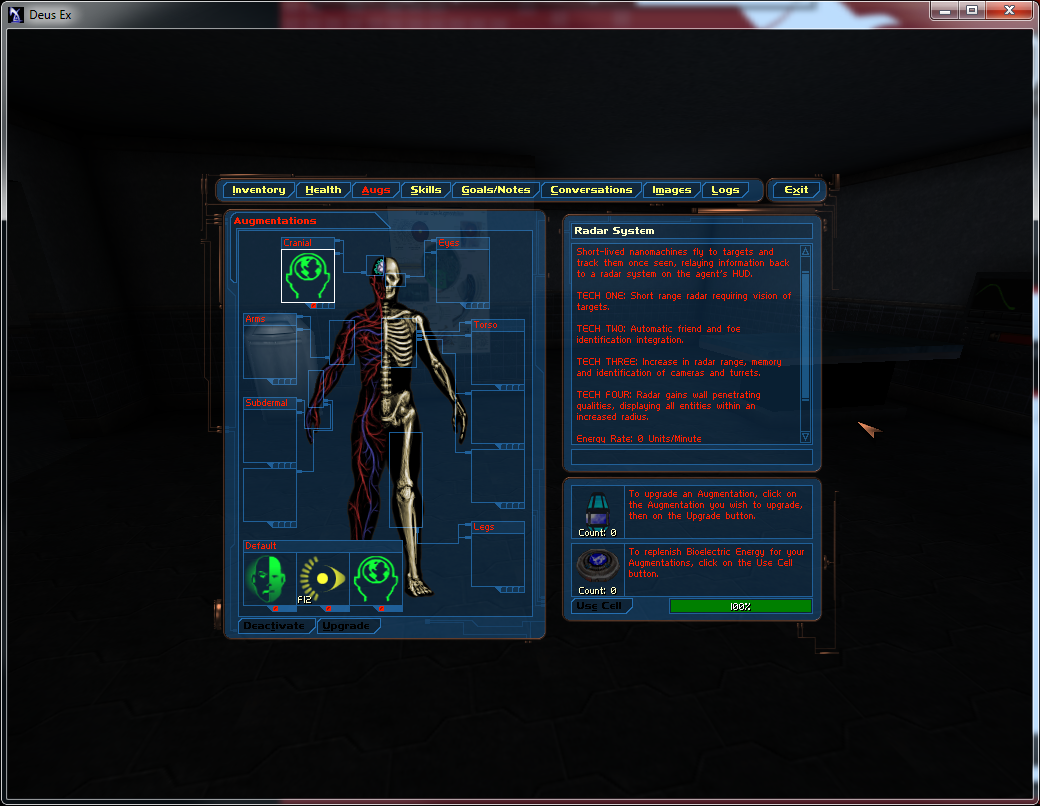The width and height of the screenshot is (1040, 806).
Task: Switch to the Images tab
Action: [x=672, y=190]
